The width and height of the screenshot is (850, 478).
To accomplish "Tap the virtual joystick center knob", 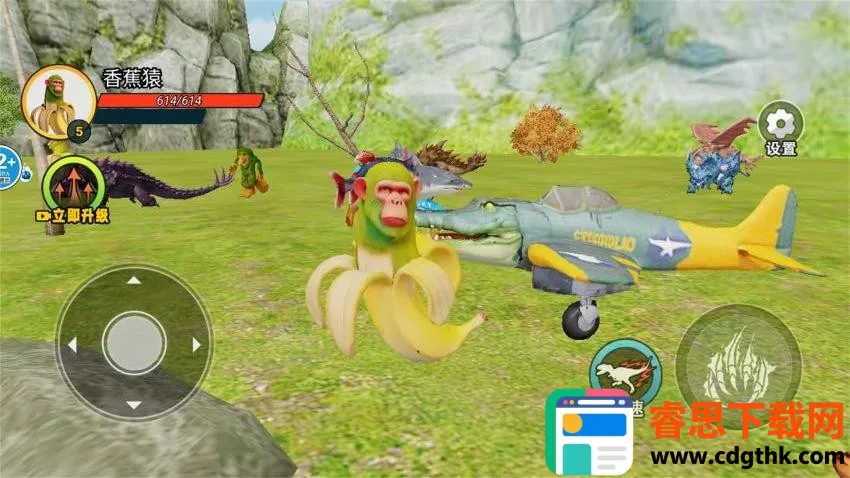I will coord(134,344).
